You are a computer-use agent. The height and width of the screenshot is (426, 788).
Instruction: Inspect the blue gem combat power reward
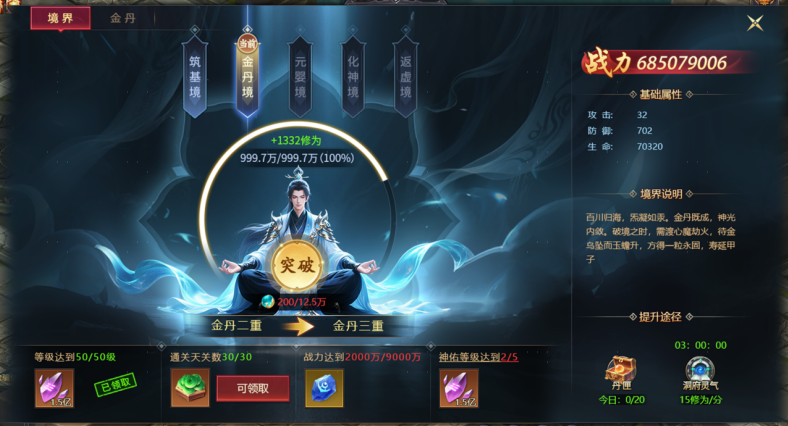click(324, 388)
